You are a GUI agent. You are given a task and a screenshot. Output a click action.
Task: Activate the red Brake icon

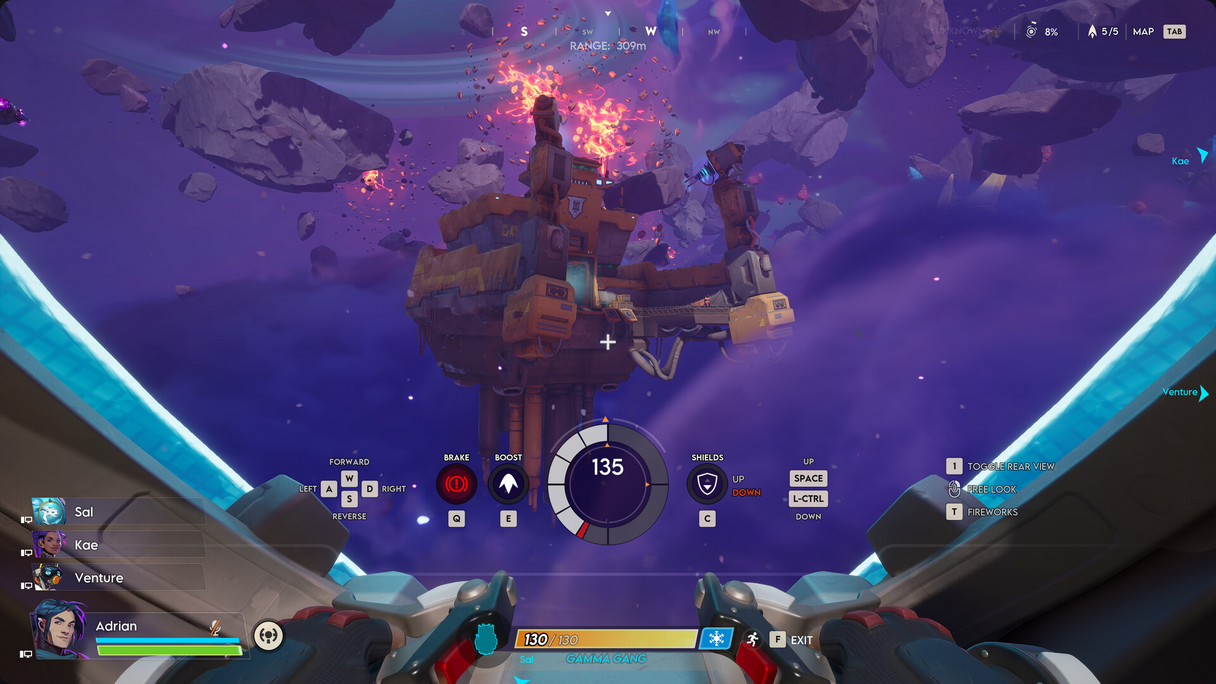pos(456,484)
